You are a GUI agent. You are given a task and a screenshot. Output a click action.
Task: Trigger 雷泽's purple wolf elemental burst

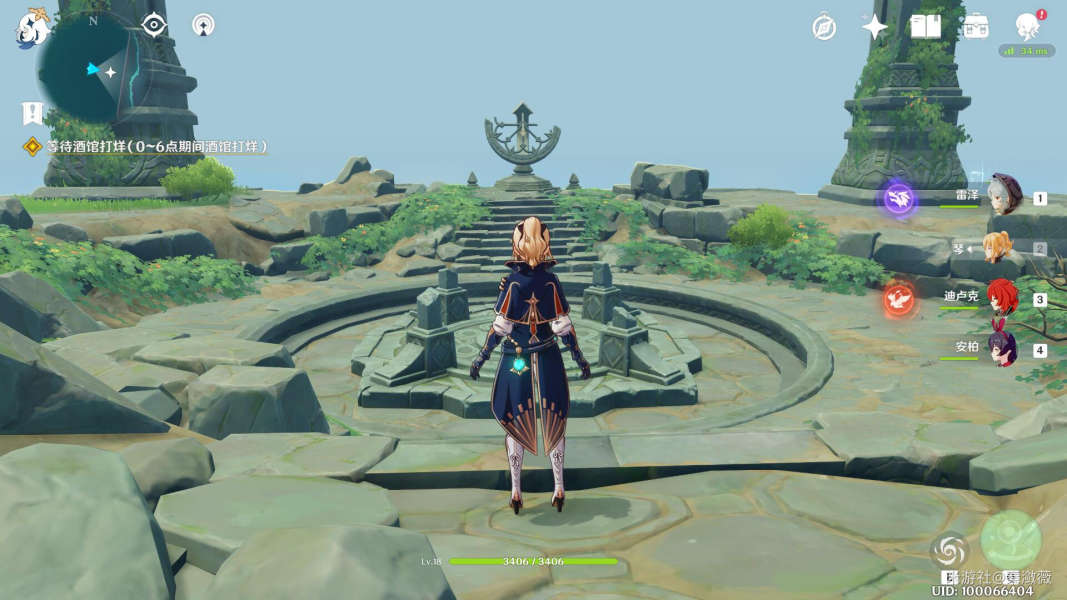pyautogui.click(x=899, y=198)
